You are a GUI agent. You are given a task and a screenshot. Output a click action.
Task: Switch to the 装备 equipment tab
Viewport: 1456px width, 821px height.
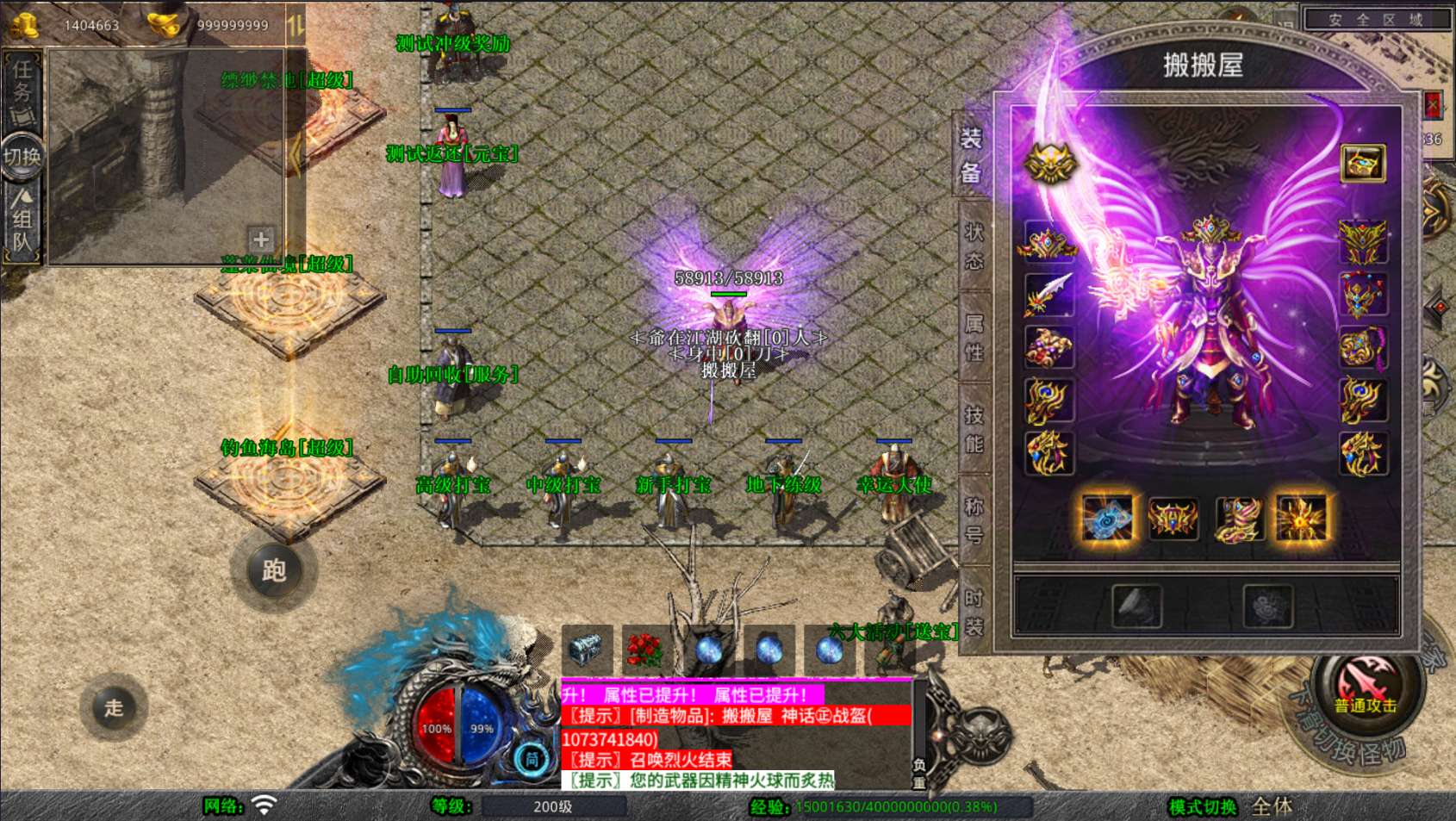[x=972, y=155]
